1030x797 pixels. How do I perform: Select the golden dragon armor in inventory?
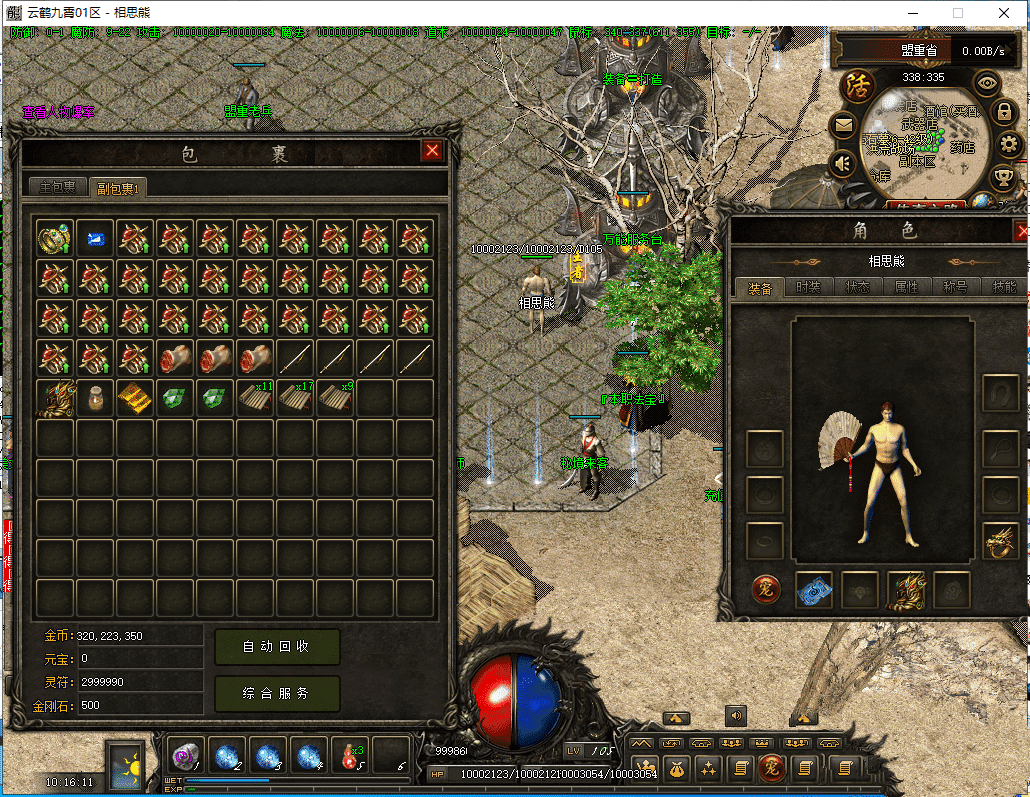point(55,398)
